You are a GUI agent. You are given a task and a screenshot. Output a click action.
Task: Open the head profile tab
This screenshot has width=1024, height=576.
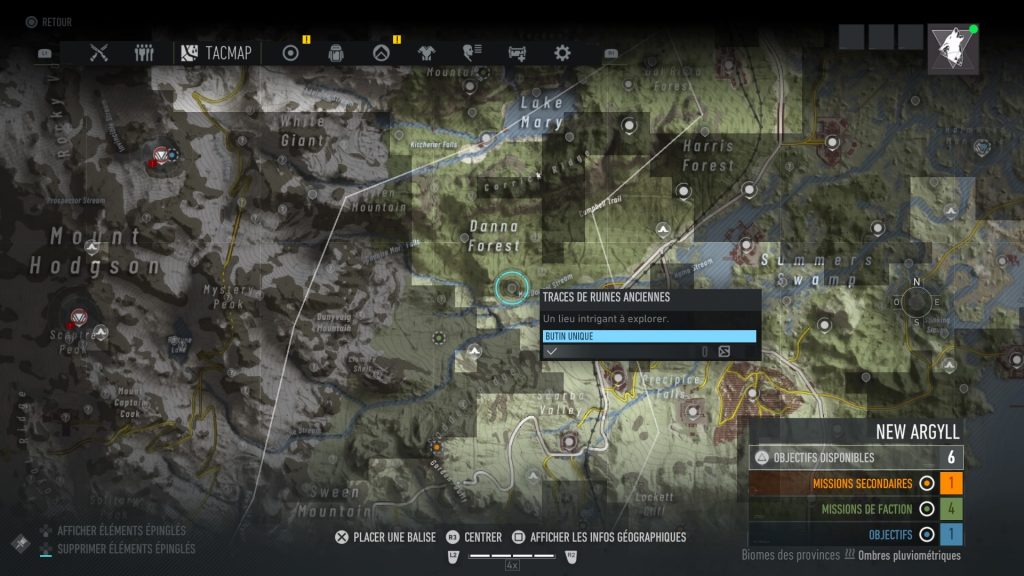pyautogui.click(x=471, y=53)
